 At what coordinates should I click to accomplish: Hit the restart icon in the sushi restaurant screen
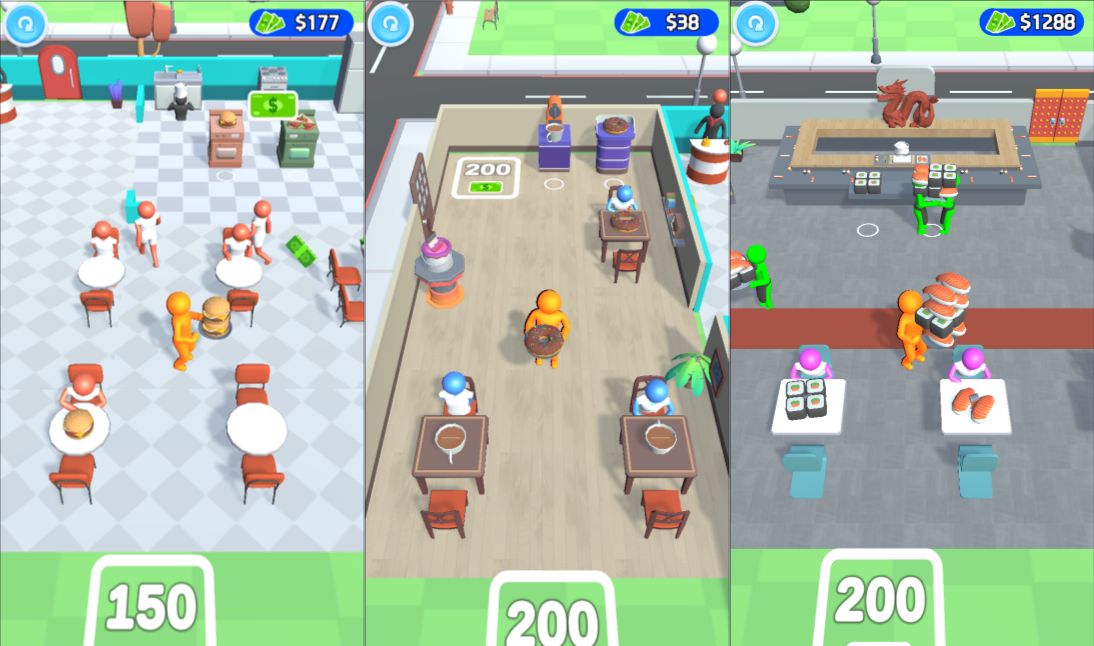click(x=757, y=24)
